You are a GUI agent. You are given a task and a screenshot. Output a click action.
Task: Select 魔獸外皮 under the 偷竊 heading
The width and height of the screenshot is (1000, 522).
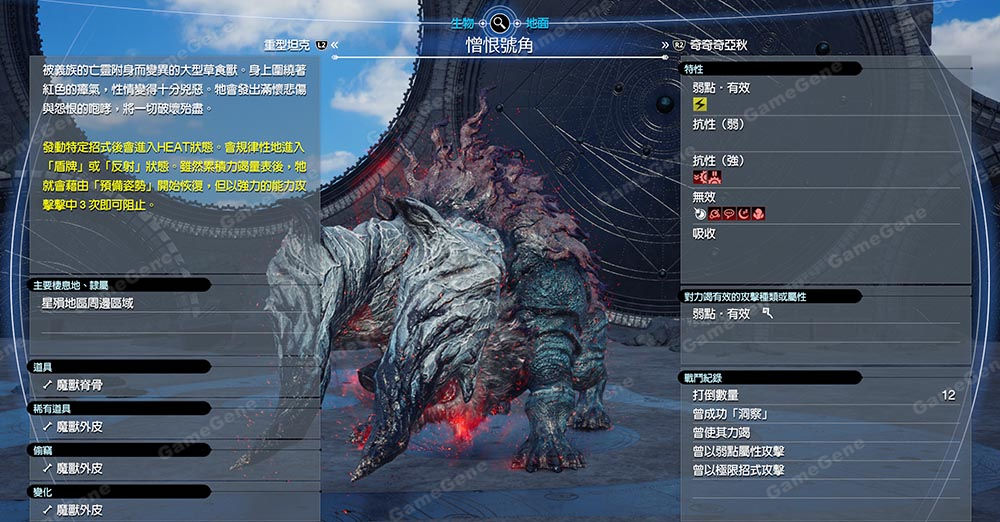tap(79, 468)
